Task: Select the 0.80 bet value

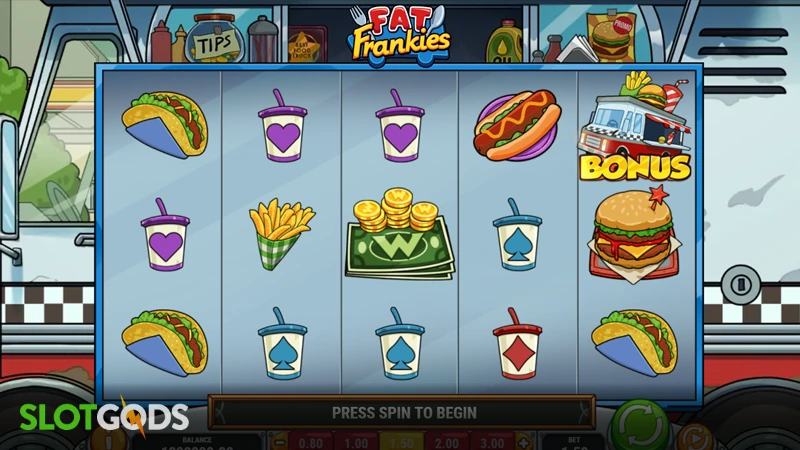Action: pos(311,442)
